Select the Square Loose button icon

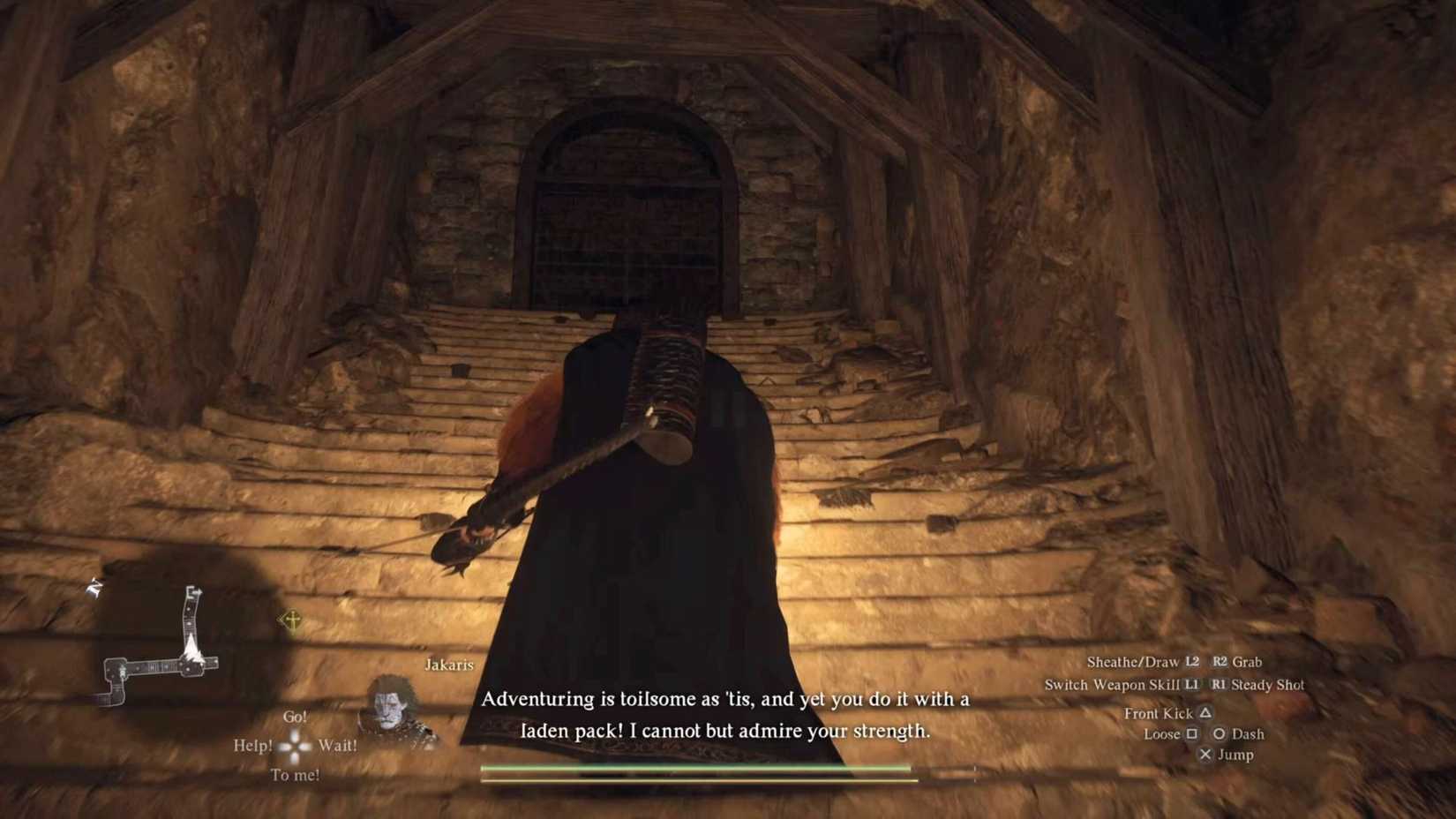[x=1192, y=734]
